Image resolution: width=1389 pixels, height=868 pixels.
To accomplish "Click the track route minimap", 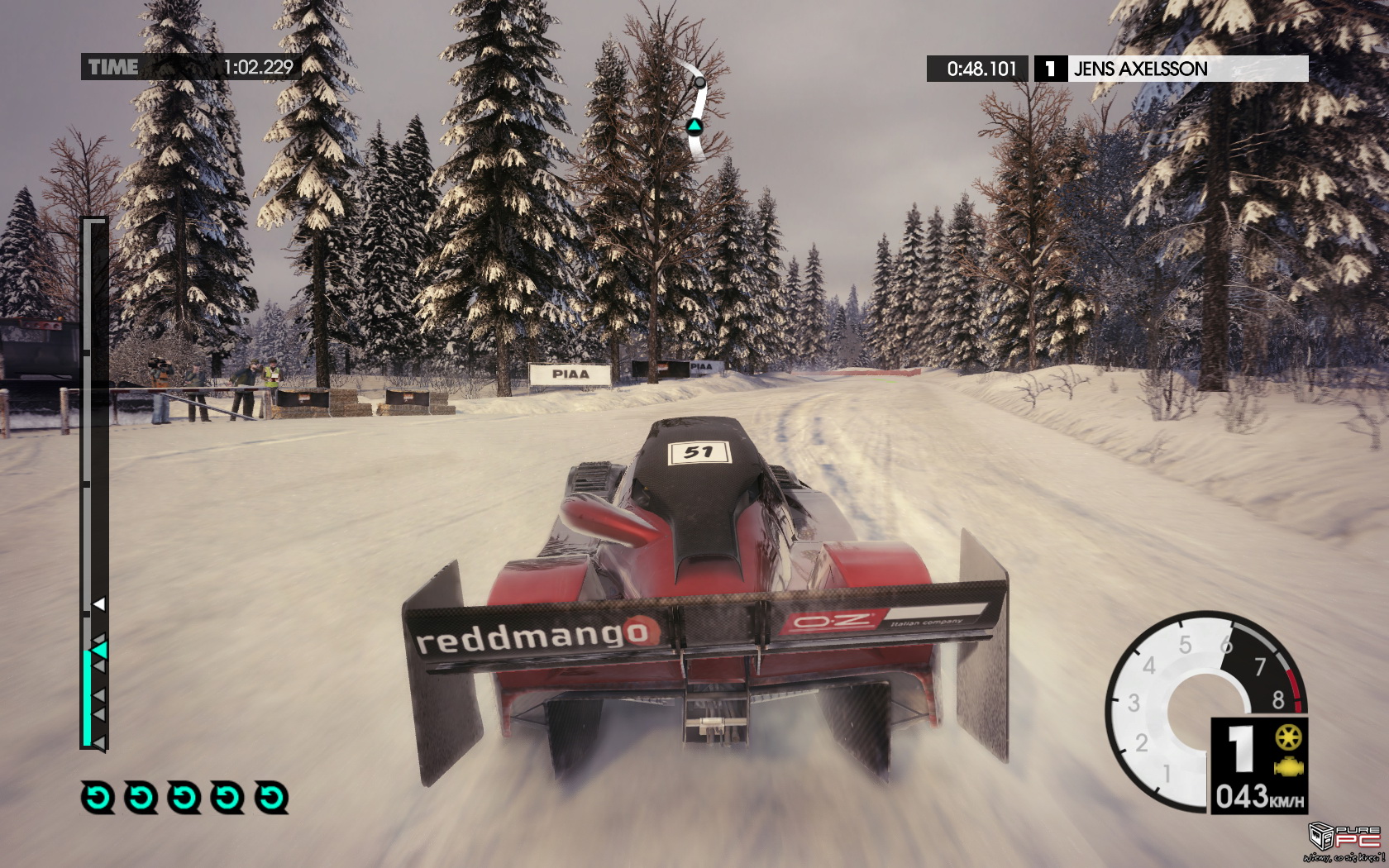I will (x=698, y=112).
